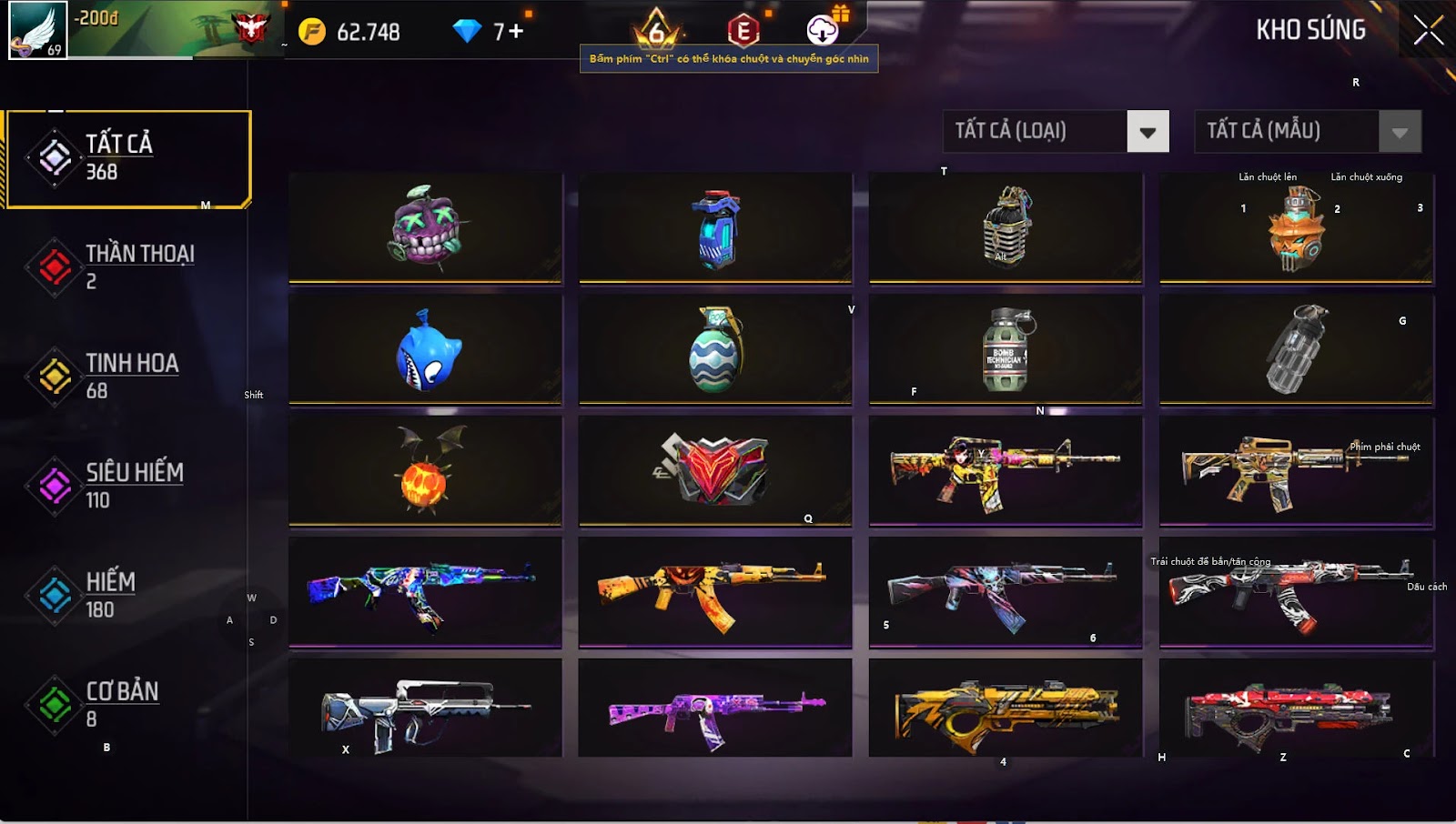Open the Tất Cả (Loại) type dropdown
This screenshot has width=1456, height=824.
pos(1148,132)
